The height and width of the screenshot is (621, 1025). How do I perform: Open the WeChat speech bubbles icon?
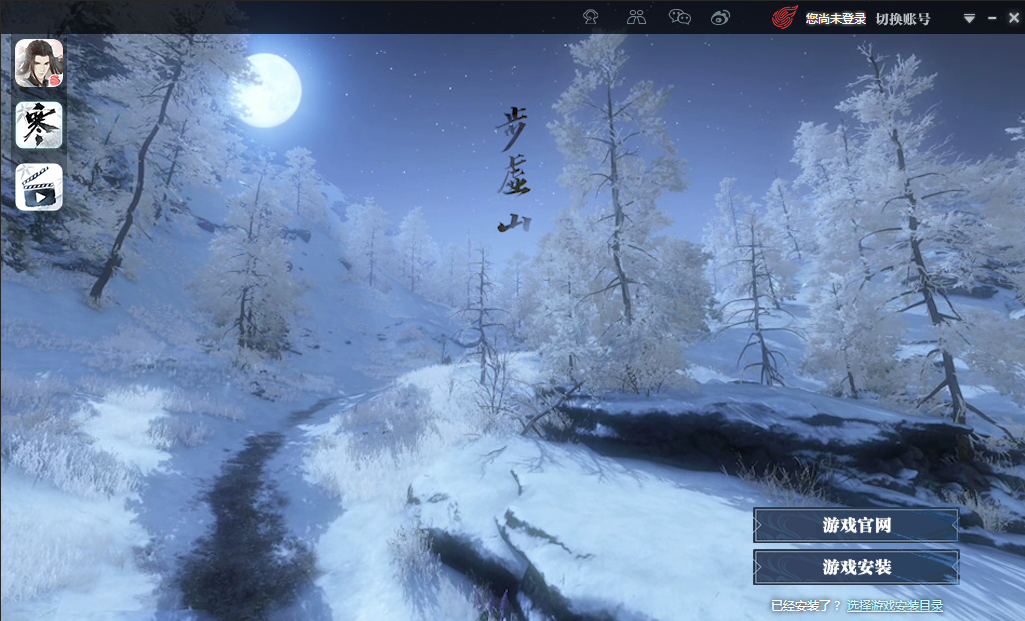(680, 17)
